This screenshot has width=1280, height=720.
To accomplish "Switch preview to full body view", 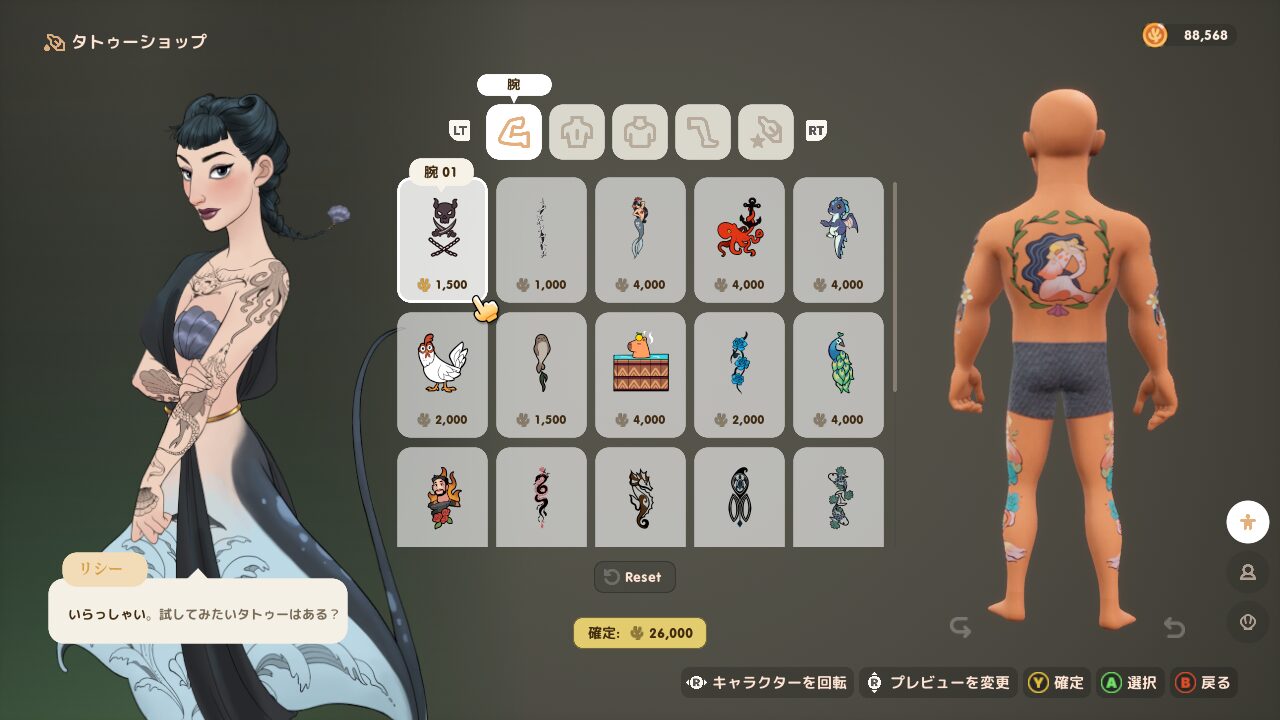I will pos(1247,521).
